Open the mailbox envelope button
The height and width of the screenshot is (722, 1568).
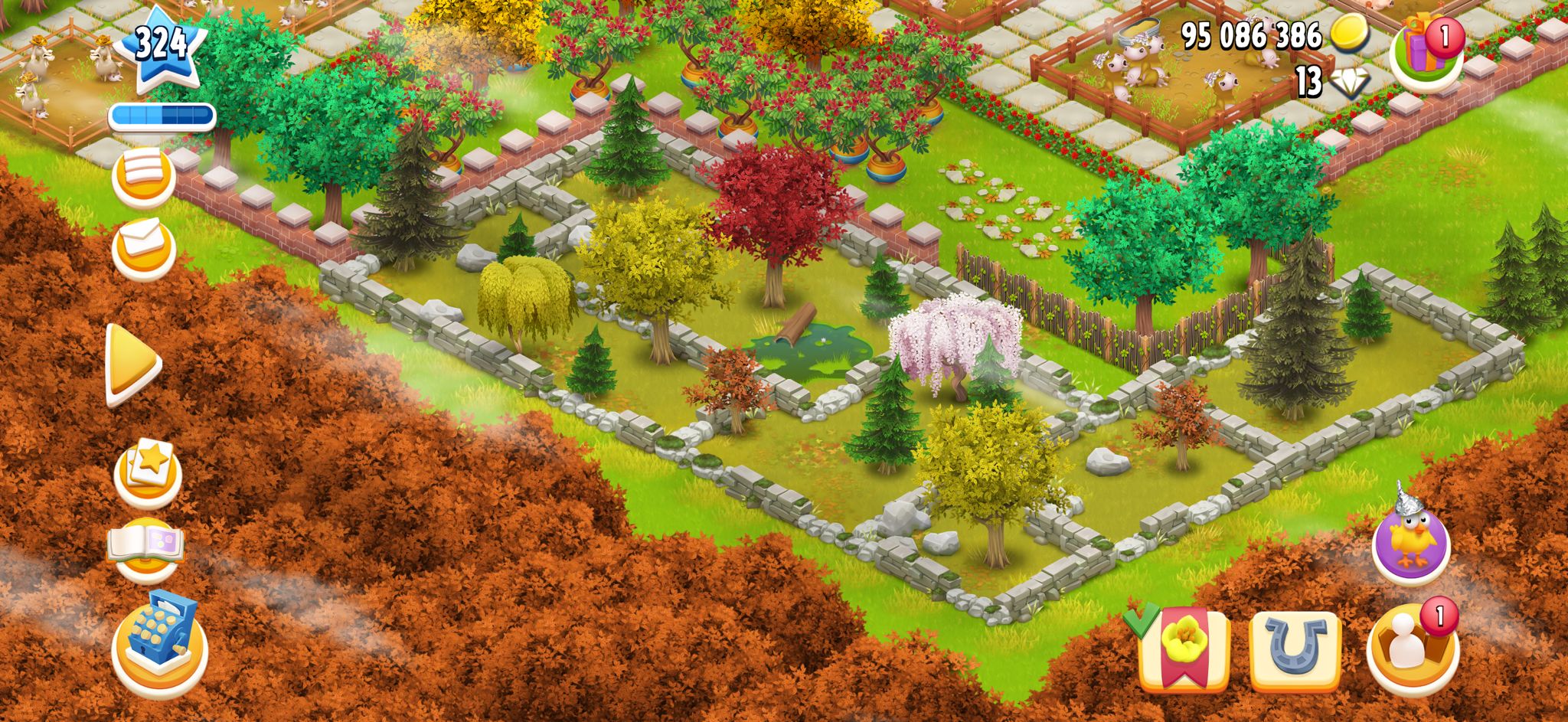click(x=144, y=247)
